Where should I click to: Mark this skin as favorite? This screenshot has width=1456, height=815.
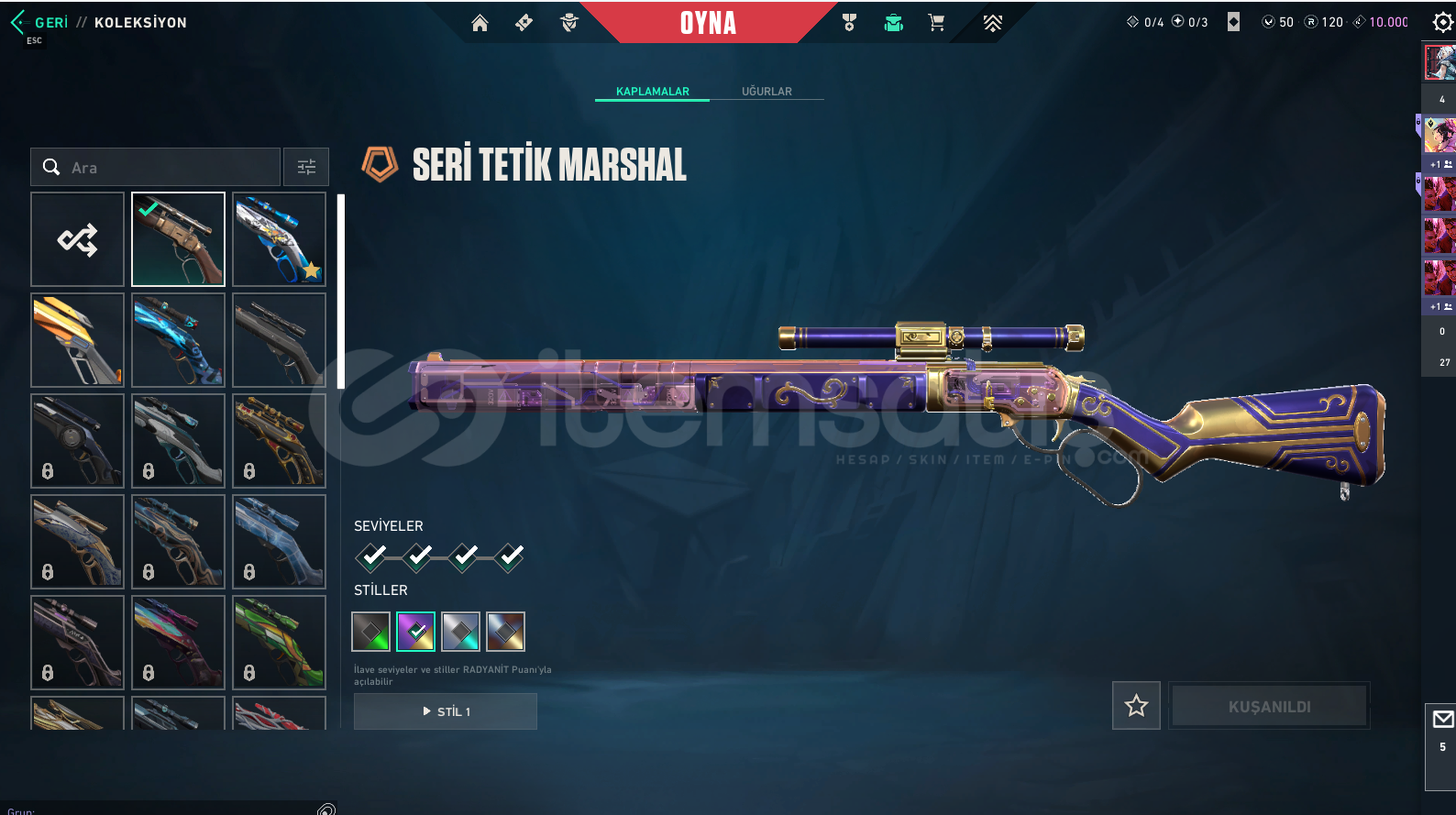click(1136, 706)
